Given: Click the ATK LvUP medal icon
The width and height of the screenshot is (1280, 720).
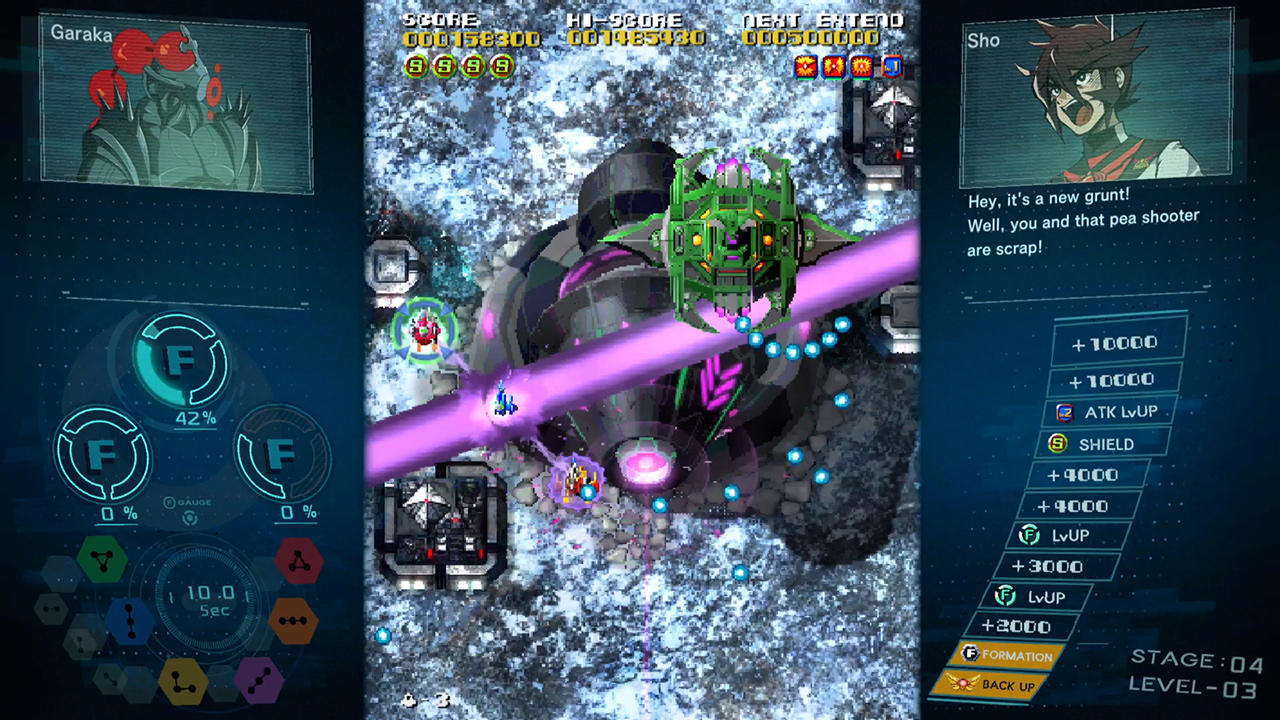Looking at the screenshot, I should click(x=1066, y=411).
